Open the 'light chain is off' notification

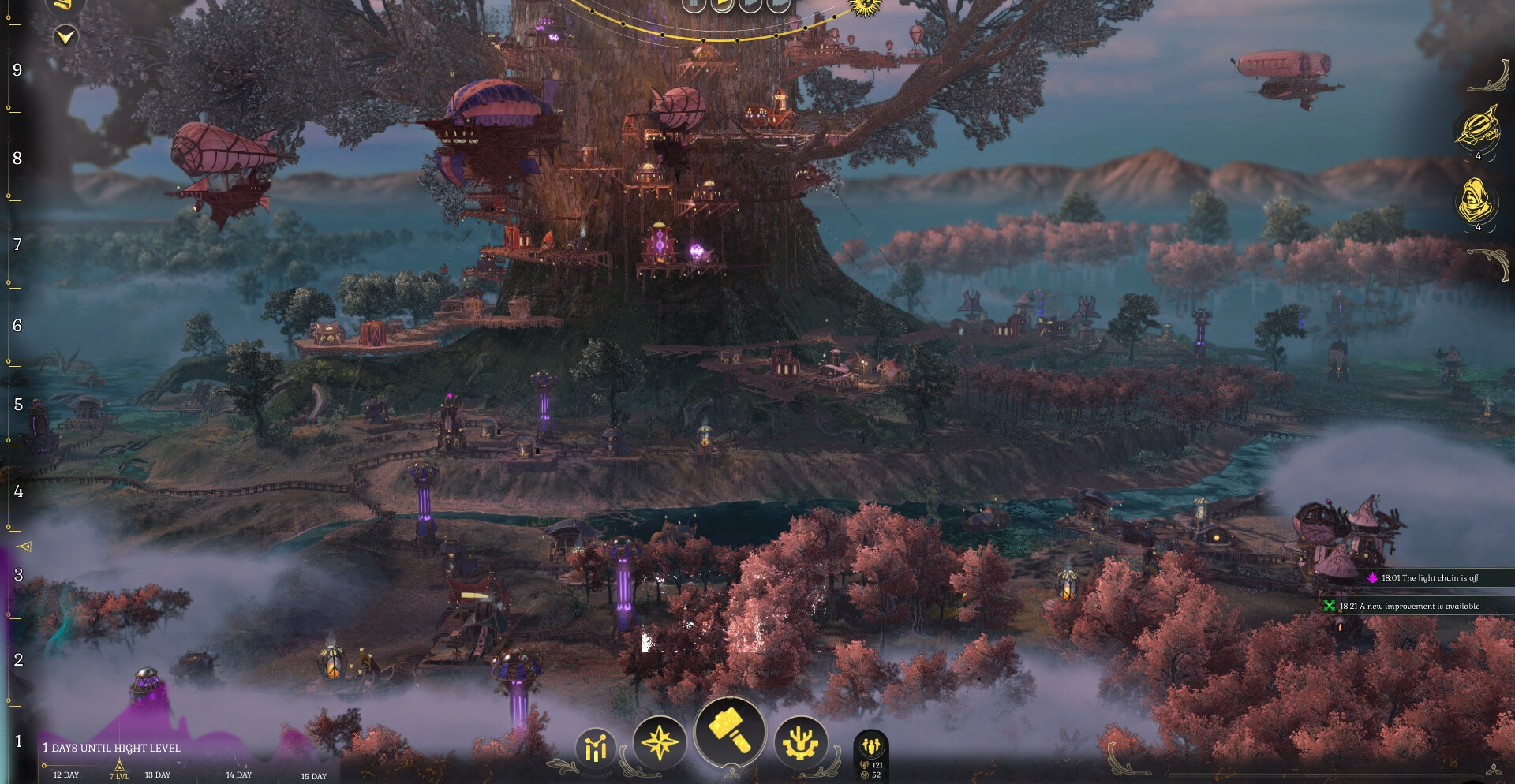[1429, 578]
